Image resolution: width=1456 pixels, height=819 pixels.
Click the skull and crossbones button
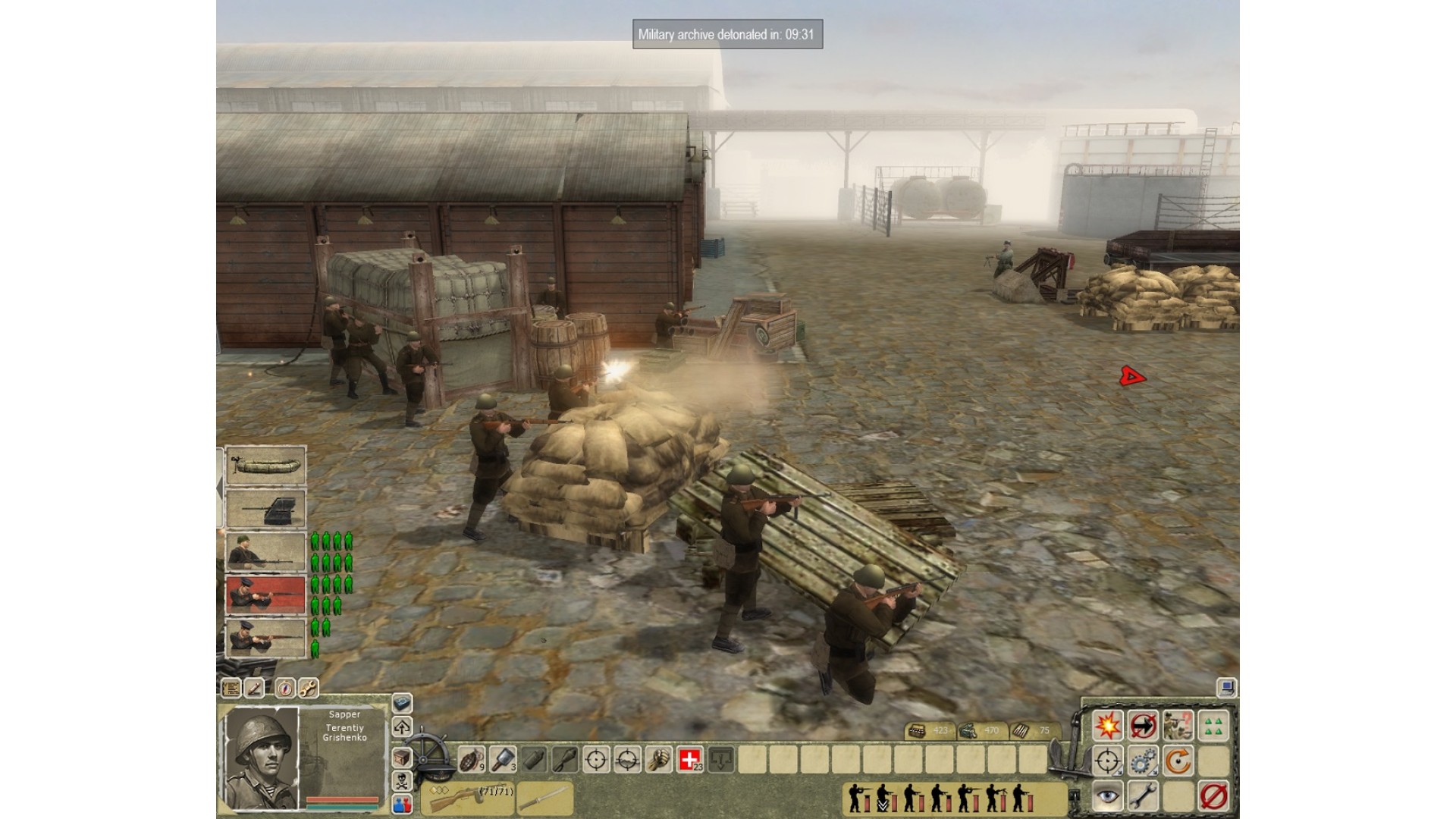coord(402,780)
